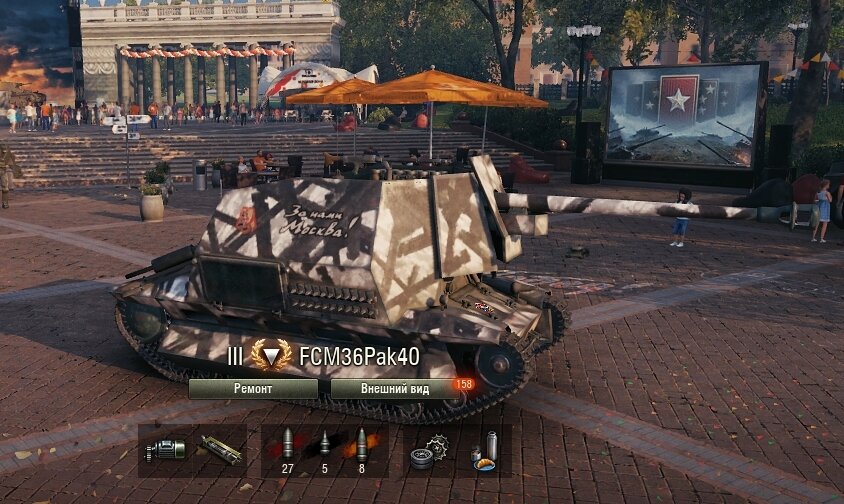Choose the shell slot with 5 rounds

[325, 446]
